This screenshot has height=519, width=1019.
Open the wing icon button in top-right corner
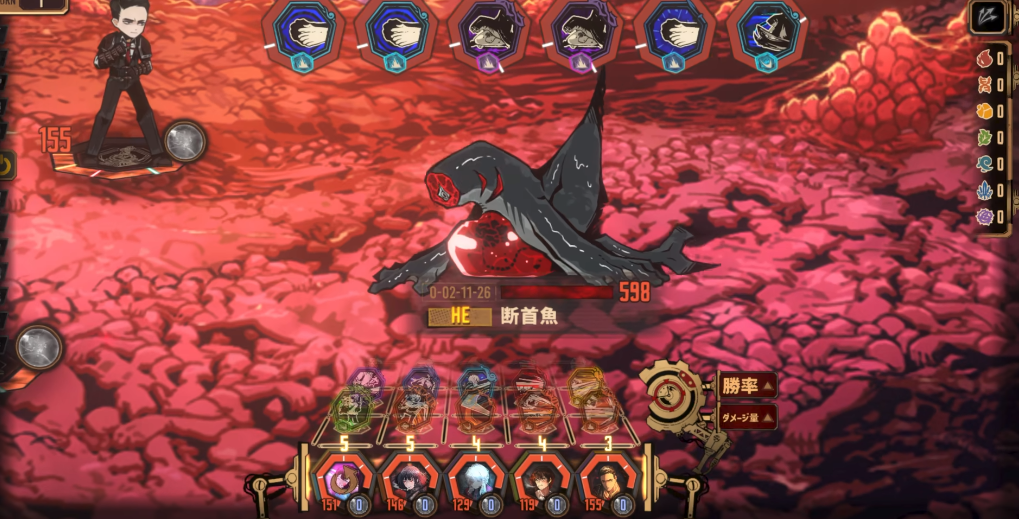point(988,19)
